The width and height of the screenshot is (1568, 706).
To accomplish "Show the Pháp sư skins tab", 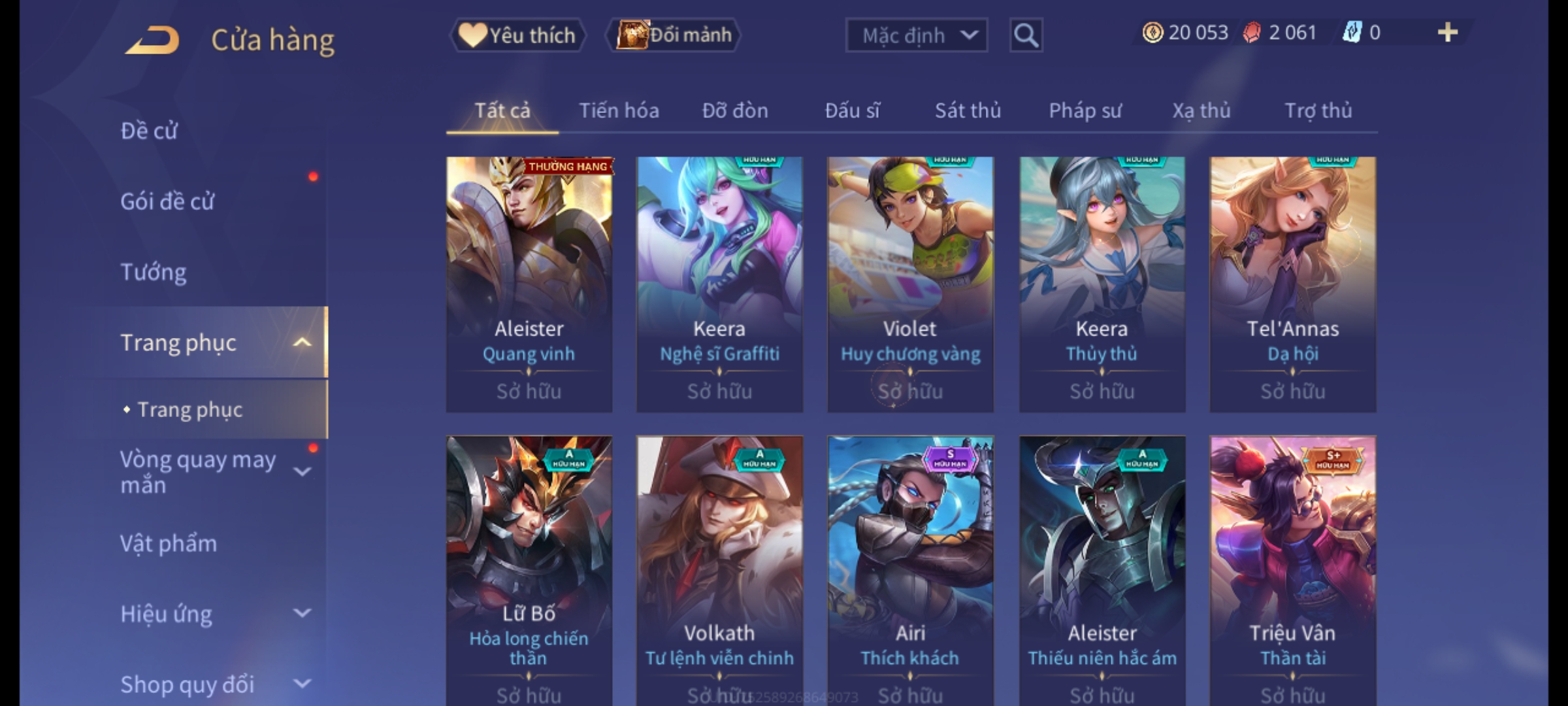I will tap(1085, 111).
